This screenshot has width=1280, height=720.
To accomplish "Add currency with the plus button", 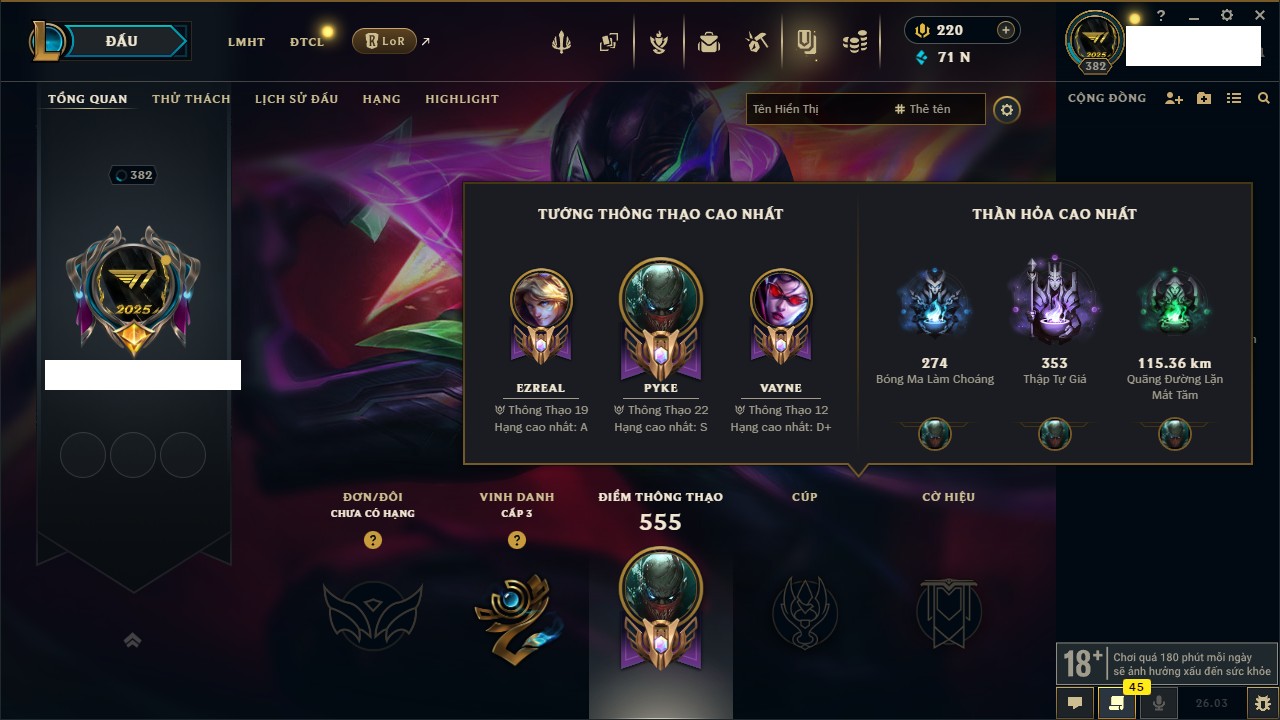I will (x=1006, y=30).
